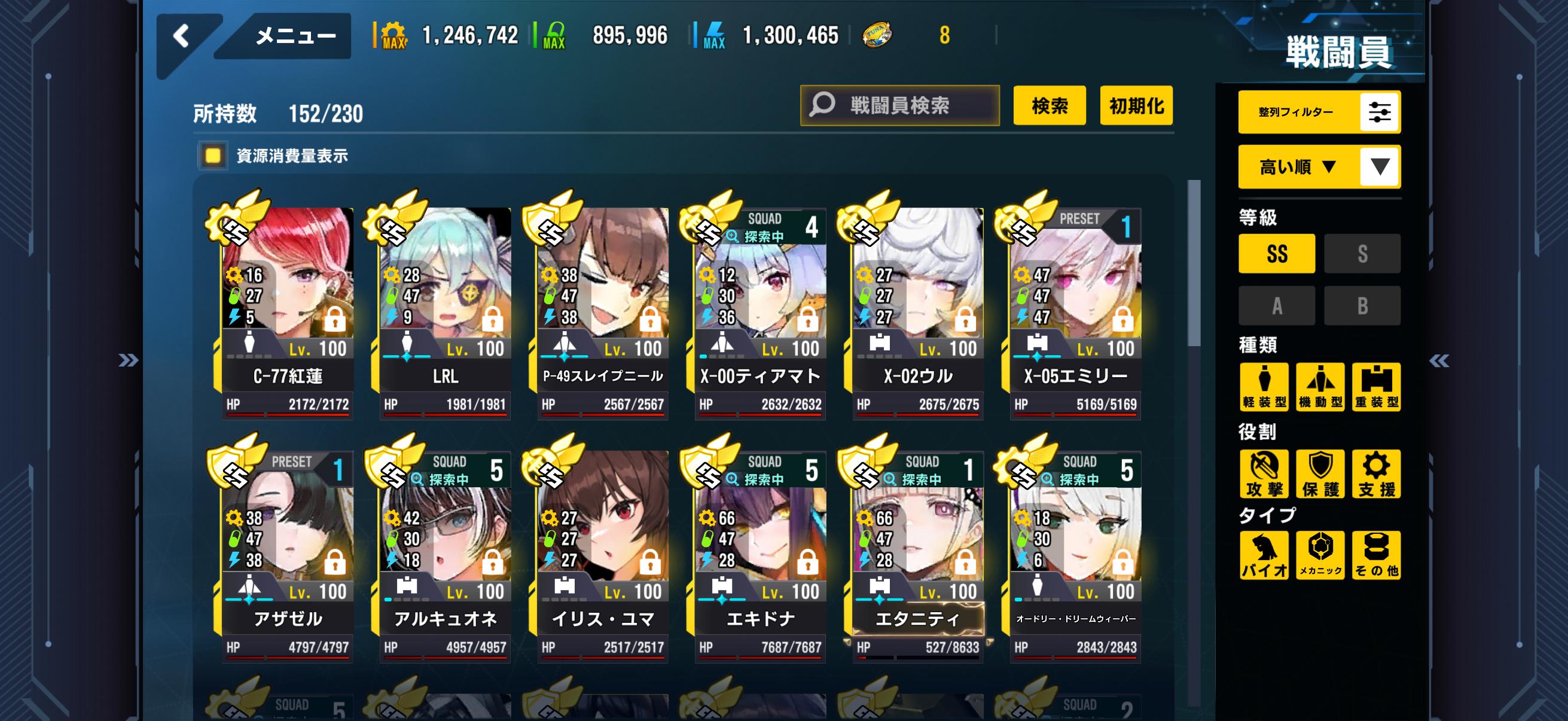The image size is (1568, 721).
Task: Filter by 攻撃 role
Action: (x=1264, y=474)
